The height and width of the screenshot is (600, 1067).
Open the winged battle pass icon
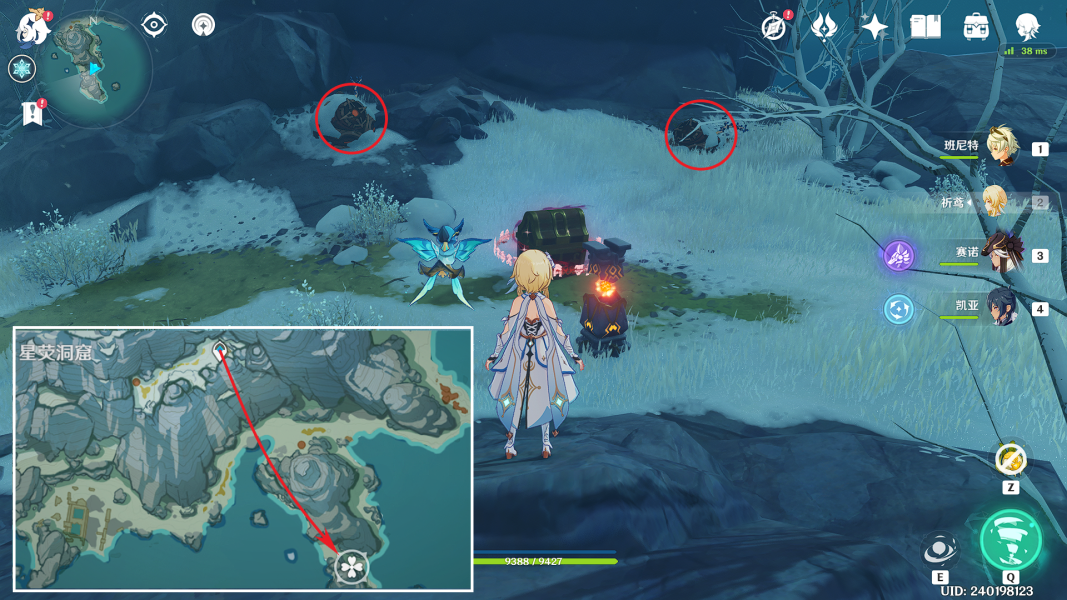point(824,27)
